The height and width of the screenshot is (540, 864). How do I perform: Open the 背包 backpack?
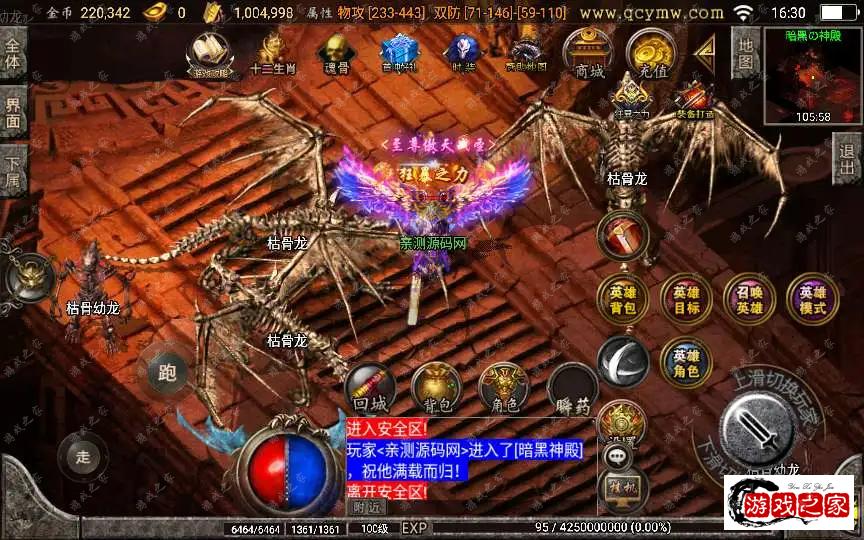[436, 389]
